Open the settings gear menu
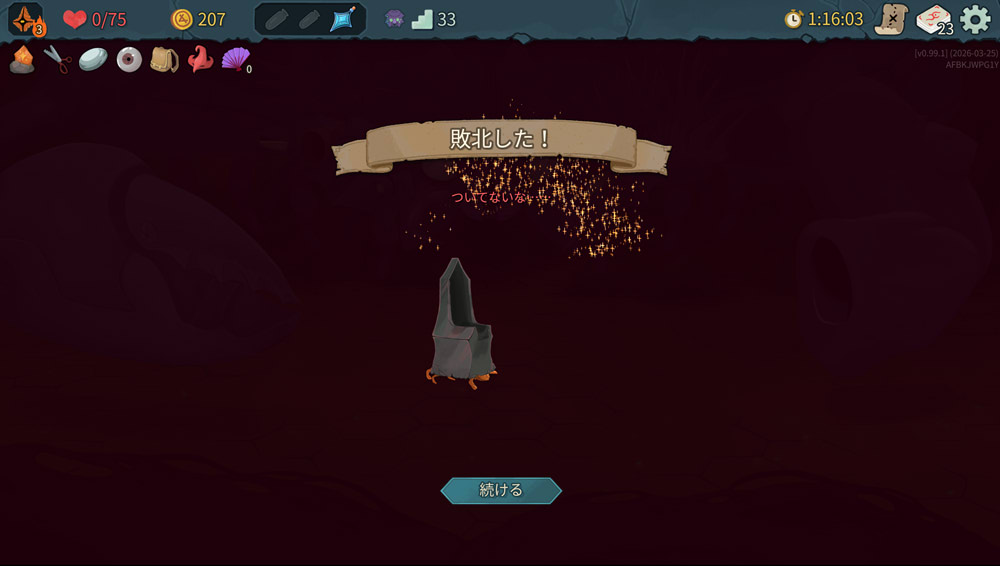Image resolution: width=1000 pixels, height=566 pixels. coord(975,19)
